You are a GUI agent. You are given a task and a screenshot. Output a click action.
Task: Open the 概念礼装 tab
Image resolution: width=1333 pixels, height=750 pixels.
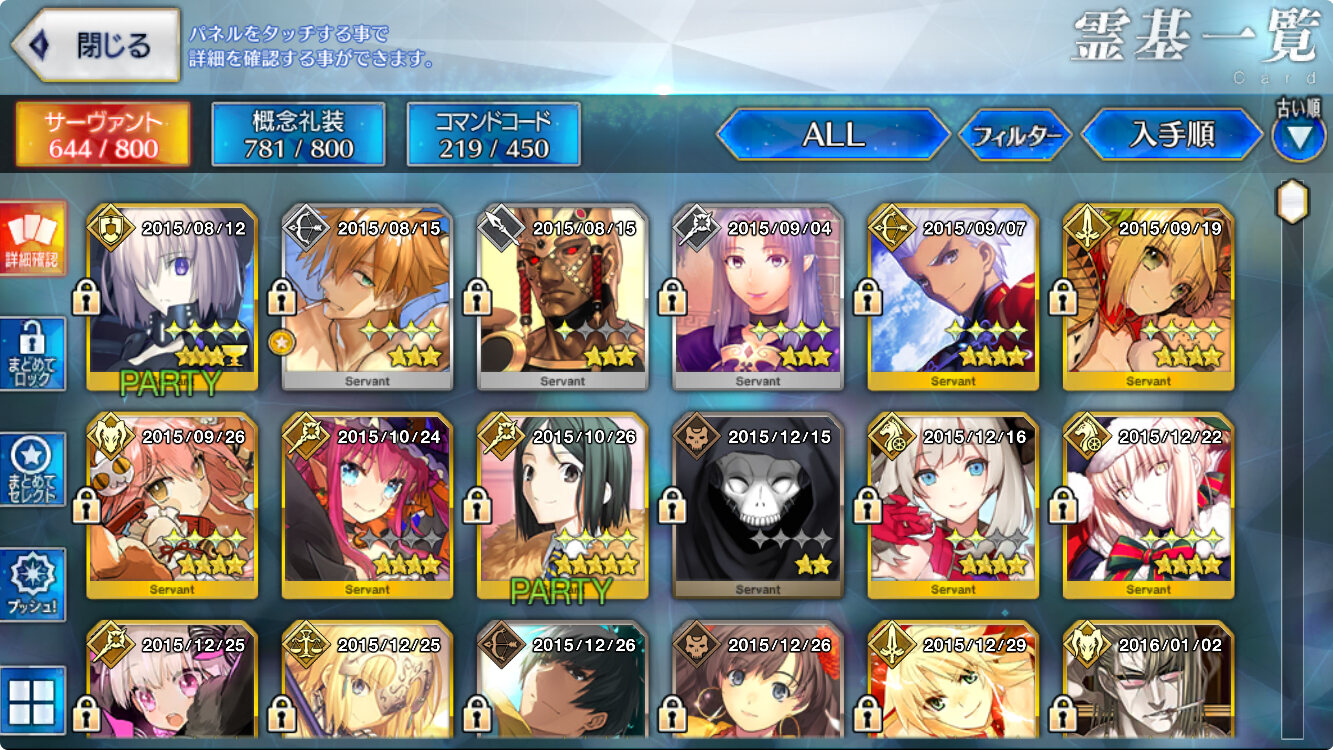(x=298, y=135)
